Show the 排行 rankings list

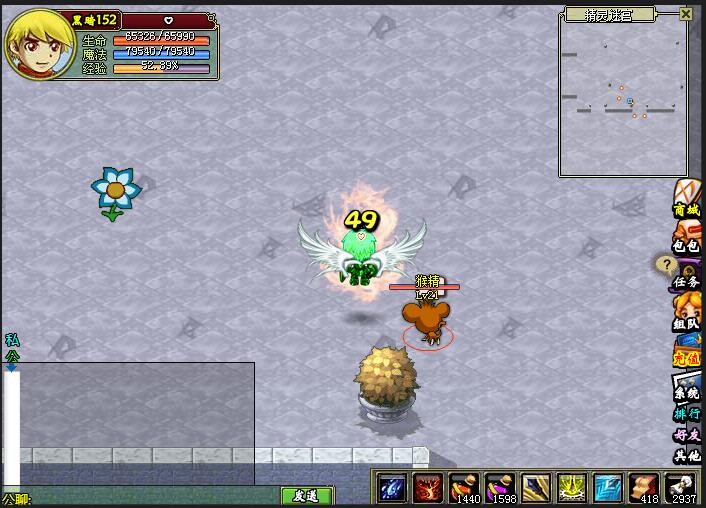pos(687,413)
